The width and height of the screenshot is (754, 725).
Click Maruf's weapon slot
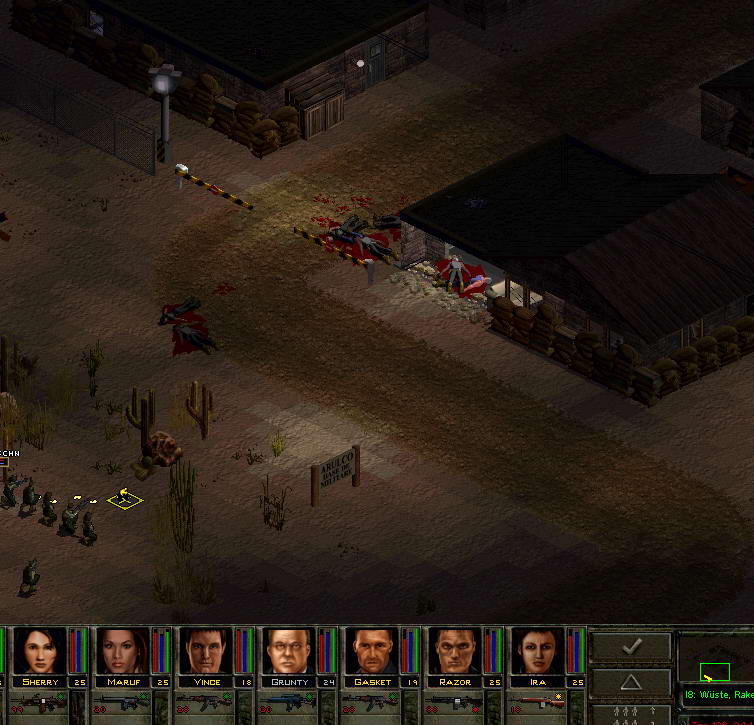121,703
